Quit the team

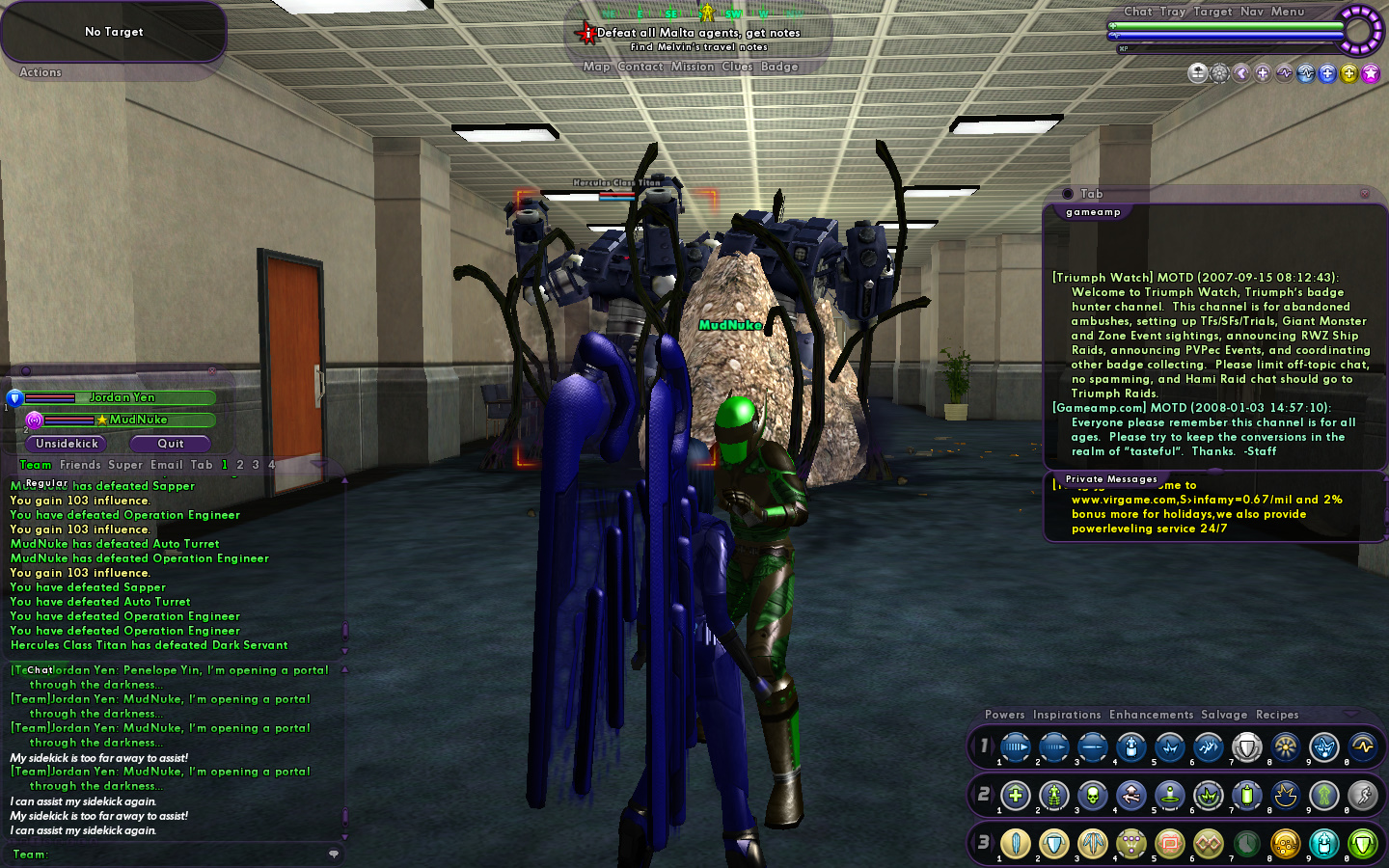point(171,444)
